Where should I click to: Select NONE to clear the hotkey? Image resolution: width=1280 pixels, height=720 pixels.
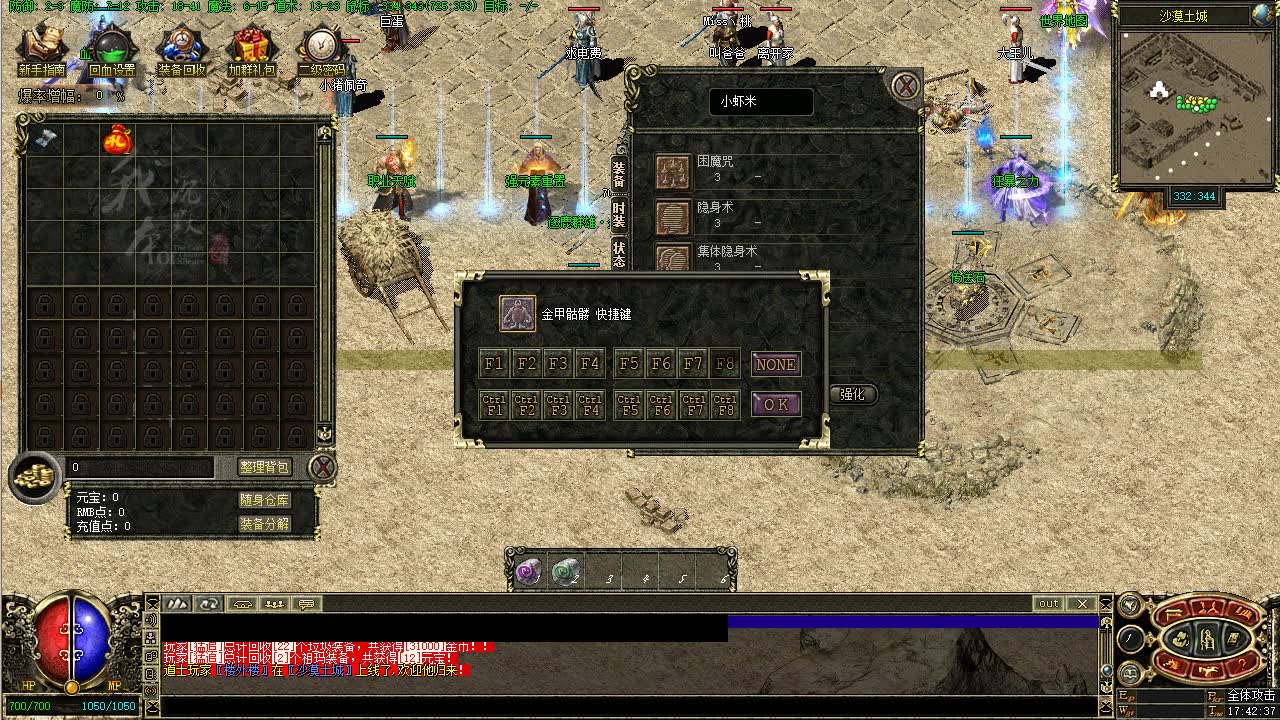click(x=776, y=364)
